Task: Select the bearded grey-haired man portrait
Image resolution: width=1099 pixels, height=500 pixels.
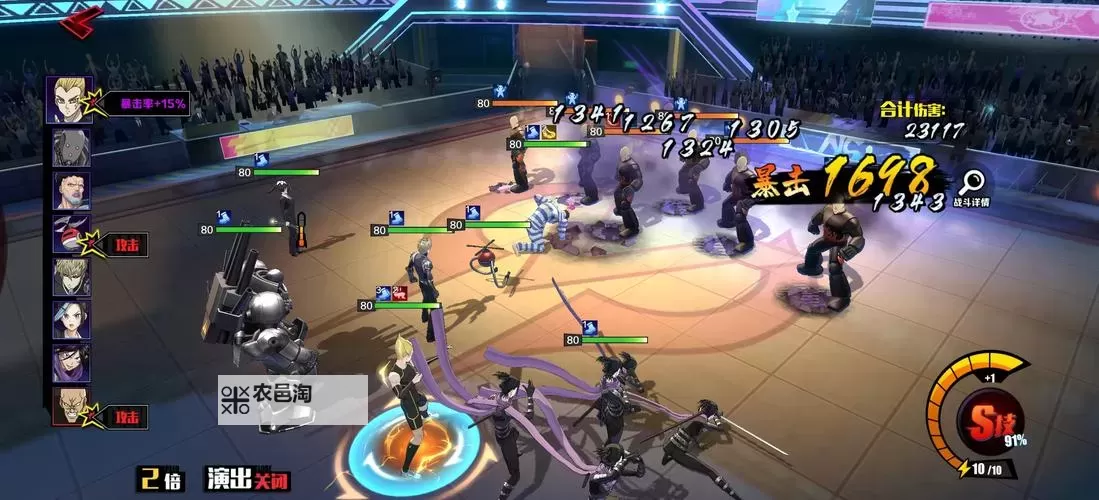Action: coord(71,191)
